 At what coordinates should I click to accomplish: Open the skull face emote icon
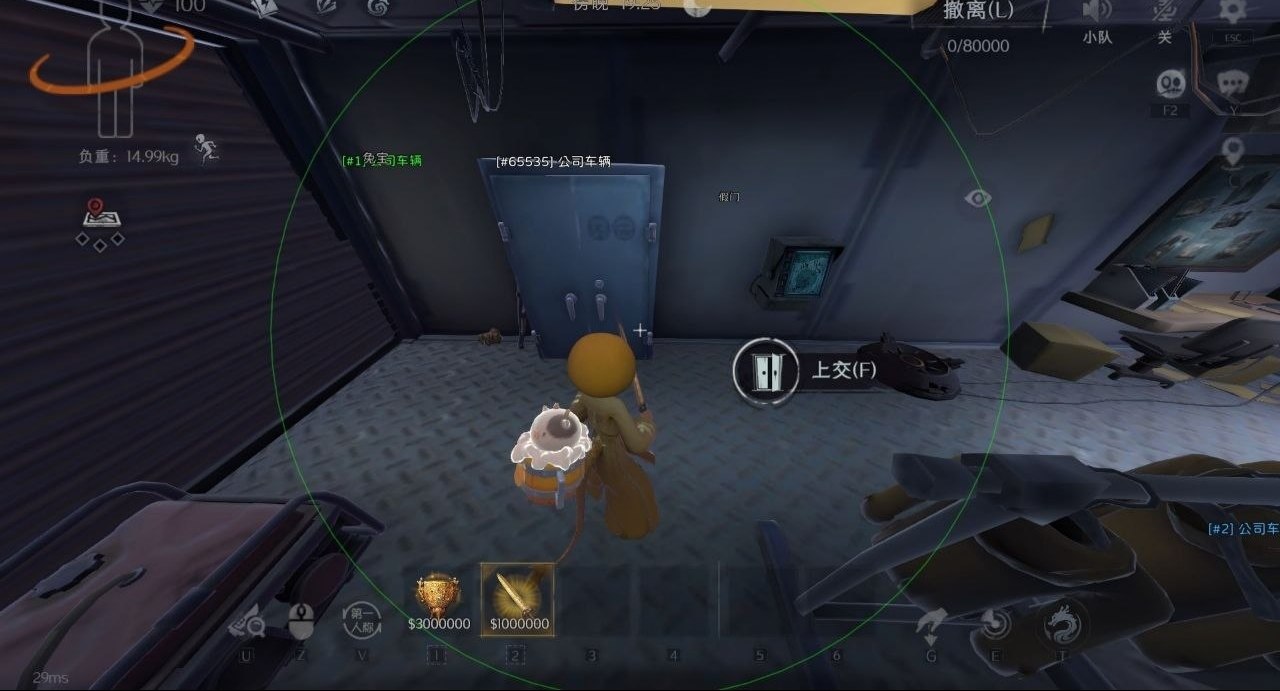(1171, 84)
